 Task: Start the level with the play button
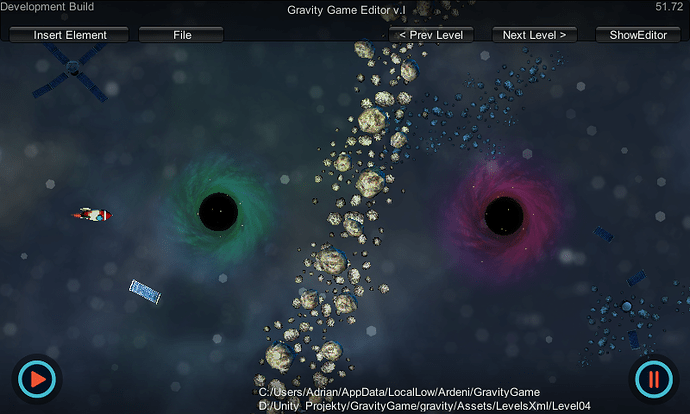click(37, 380)
